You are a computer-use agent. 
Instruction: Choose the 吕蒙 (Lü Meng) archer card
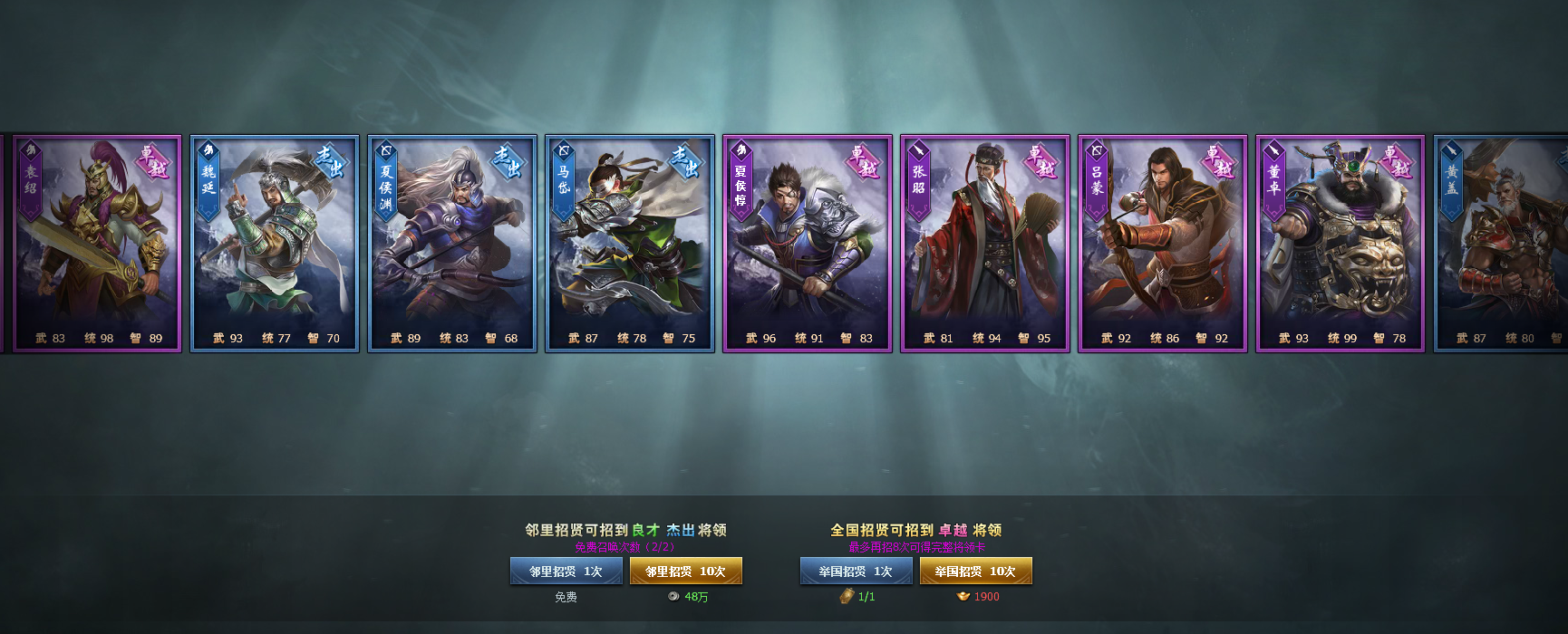[1163, 244]
